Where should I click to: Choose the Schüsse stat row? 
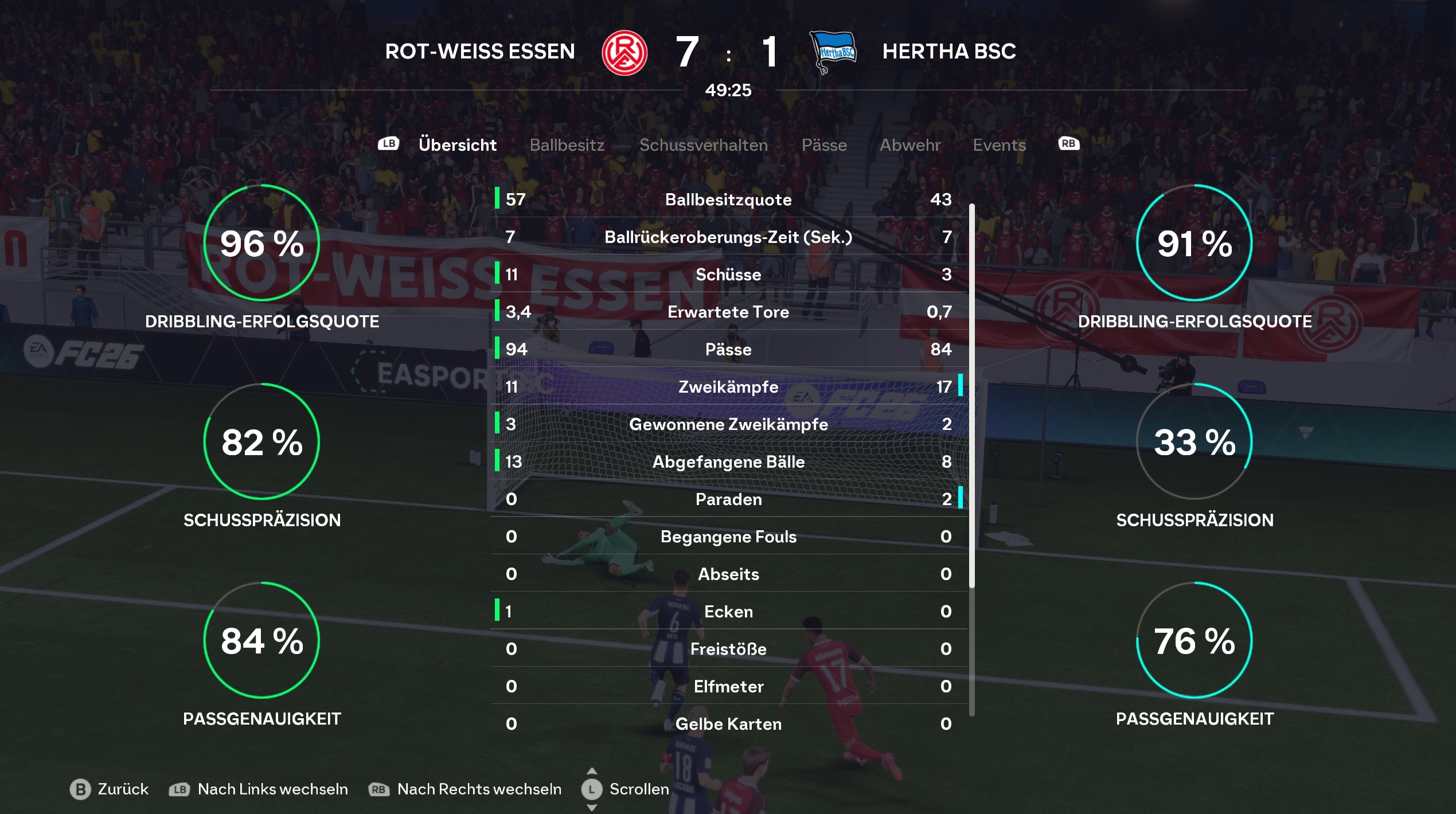[728, 275]
